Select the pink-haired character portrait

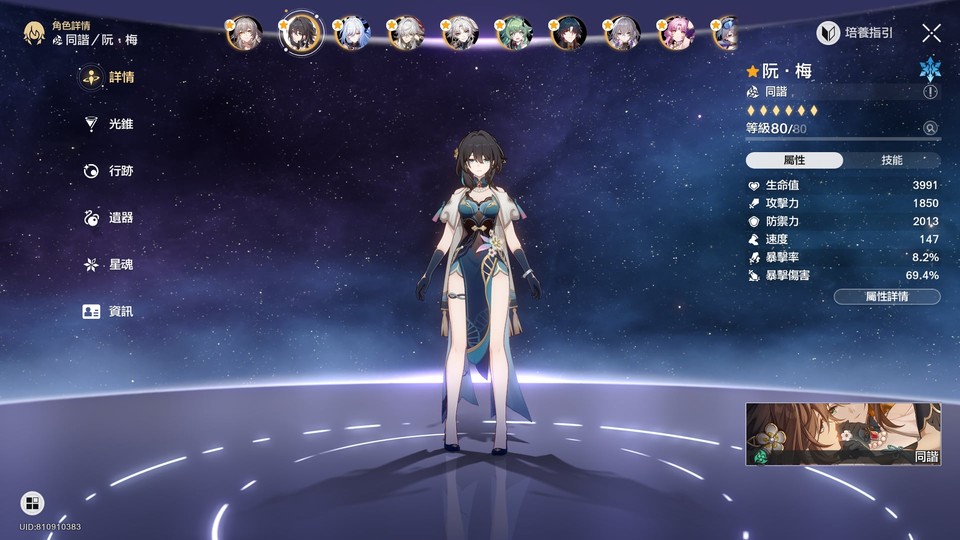[676, 33]
